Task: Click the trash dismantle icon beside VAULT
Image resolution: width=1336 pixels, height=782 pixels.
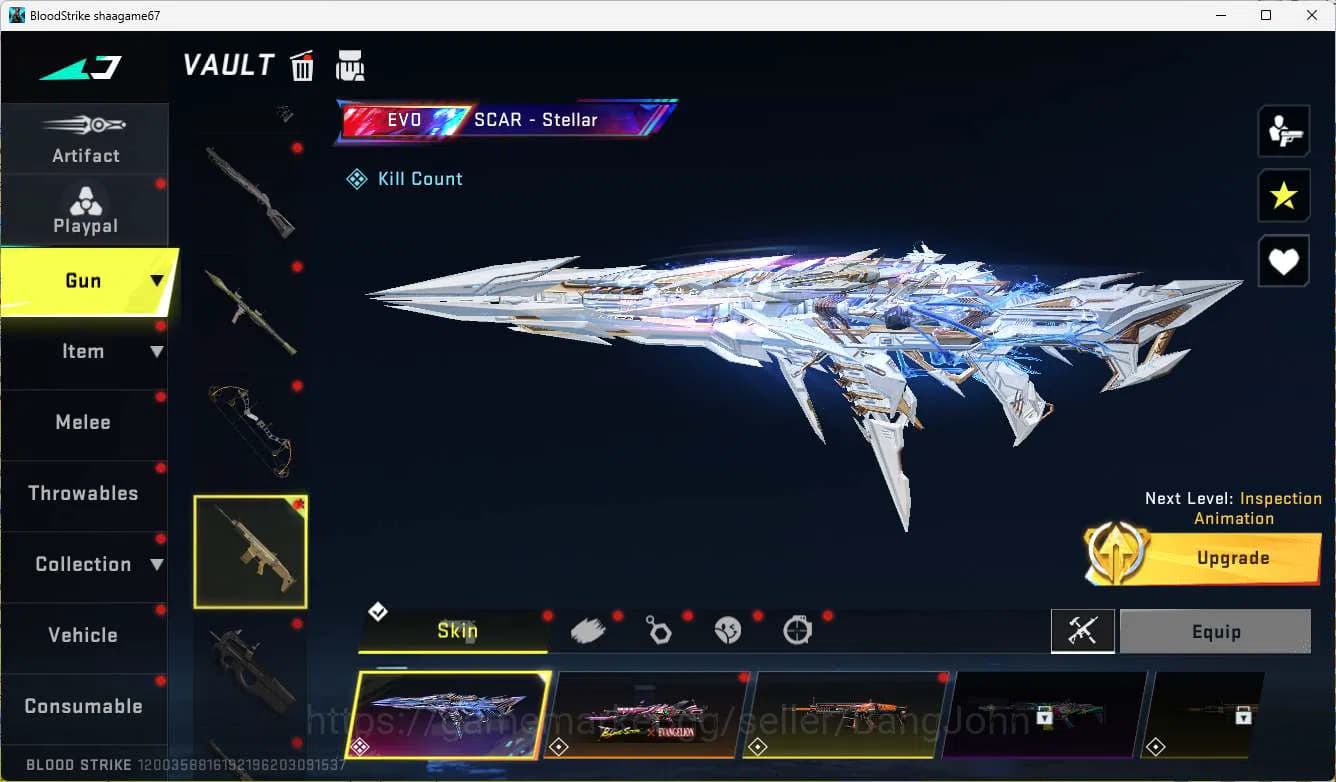Action: [302, 64]
